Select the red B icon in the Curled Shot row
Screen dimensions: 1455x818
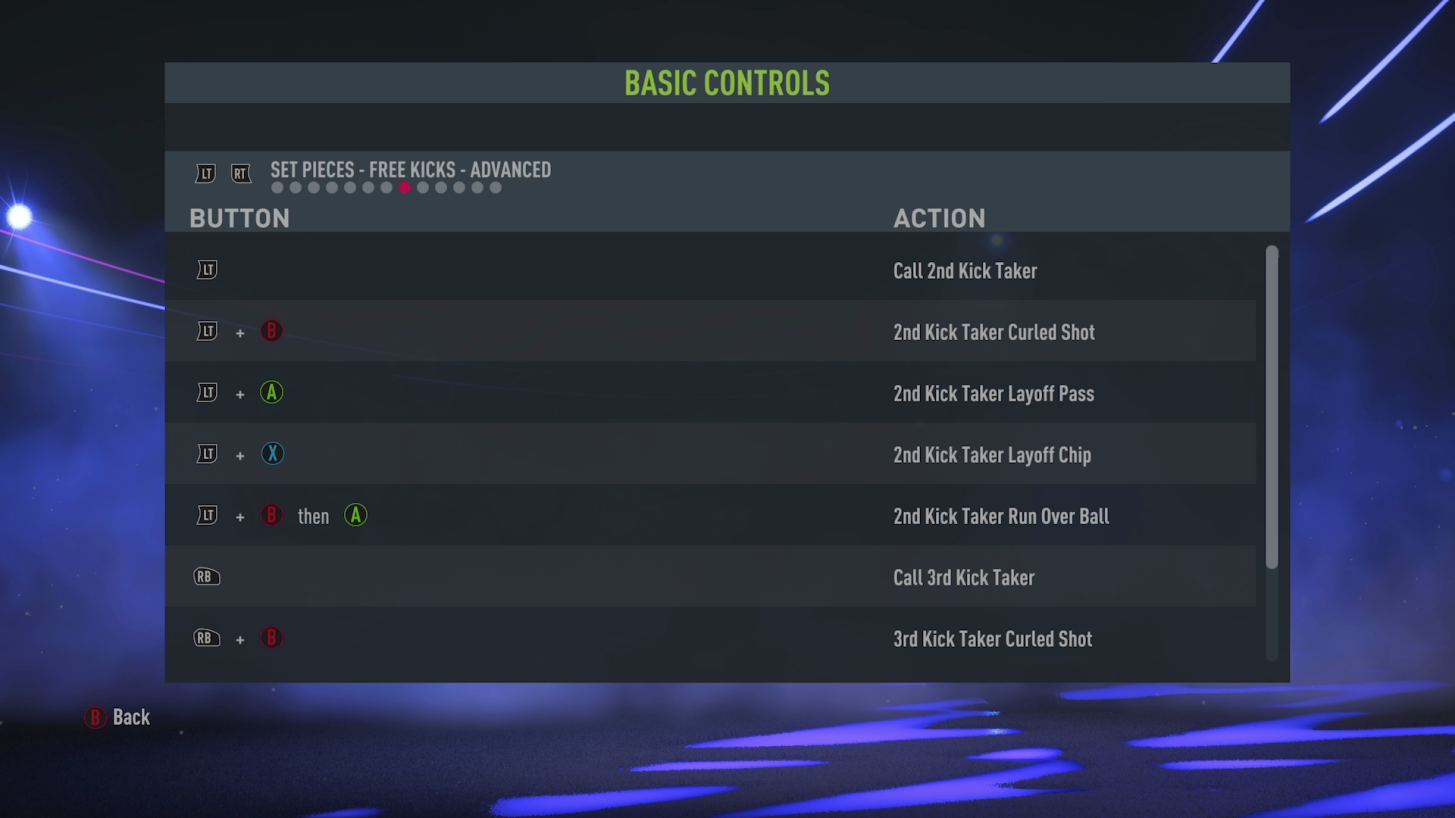click(272, 331)
